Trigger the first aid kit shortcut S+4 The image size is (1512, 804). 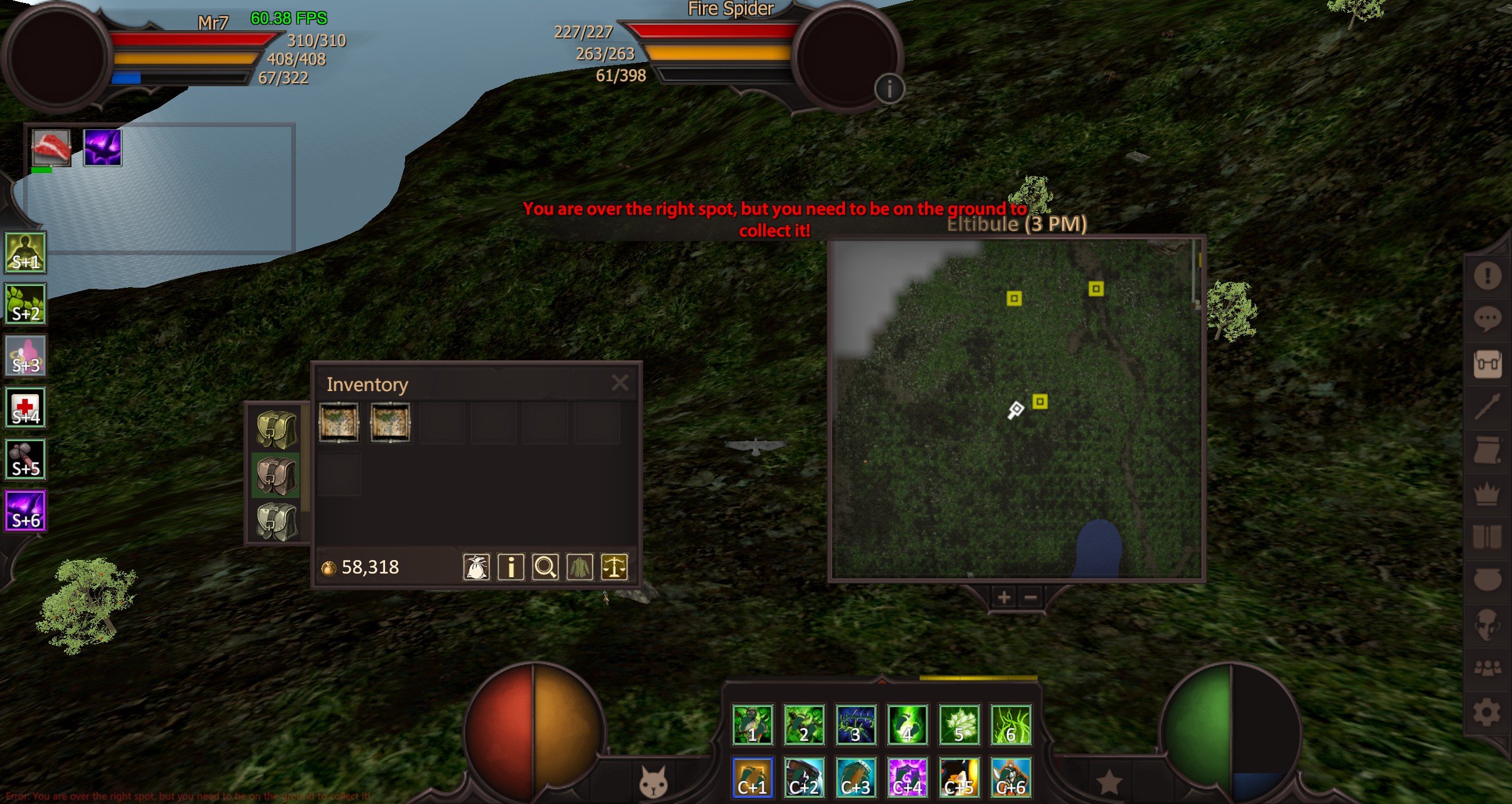pos(25,408)
